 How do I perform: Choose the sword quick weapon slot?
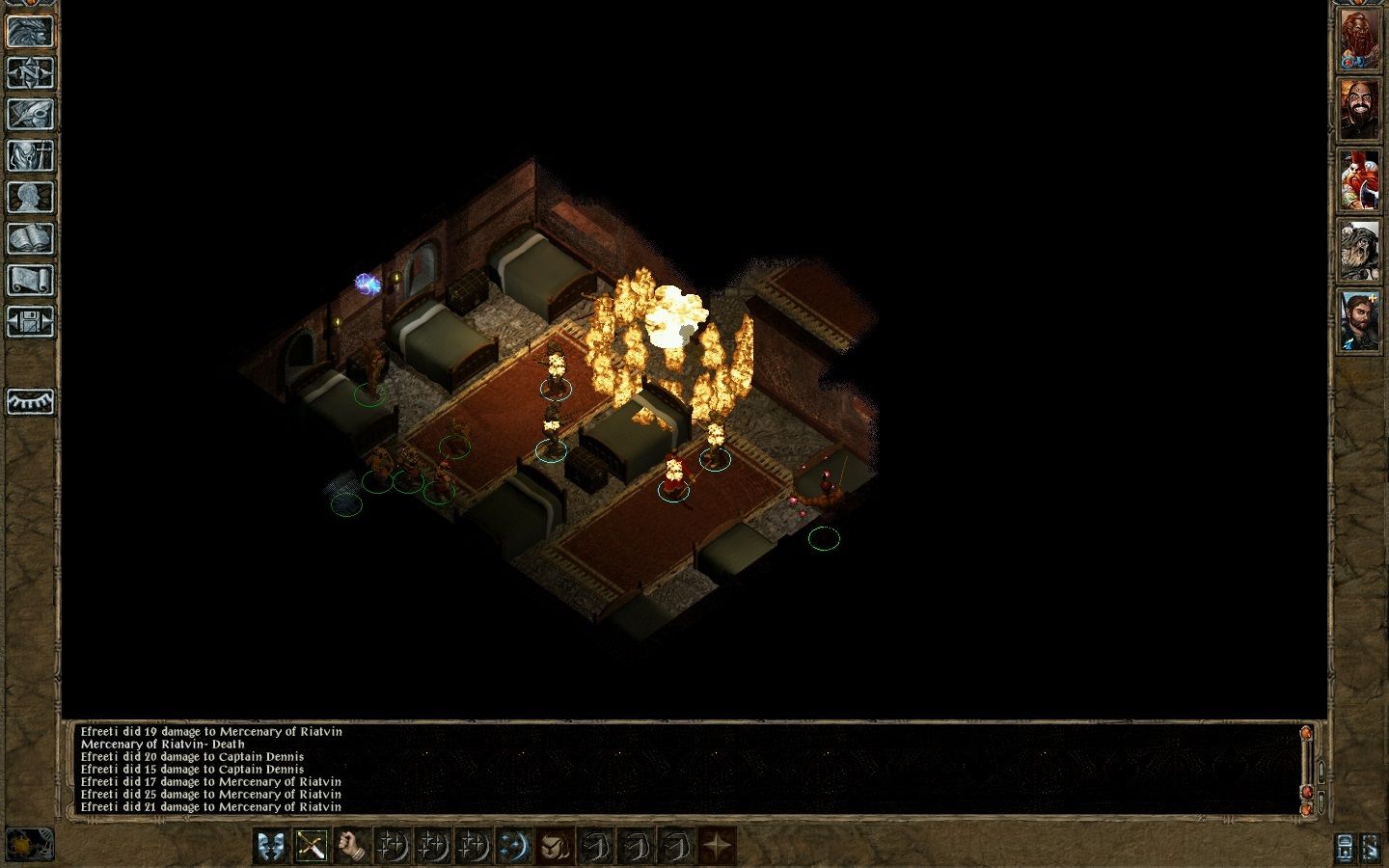click(x=312, y=846)
